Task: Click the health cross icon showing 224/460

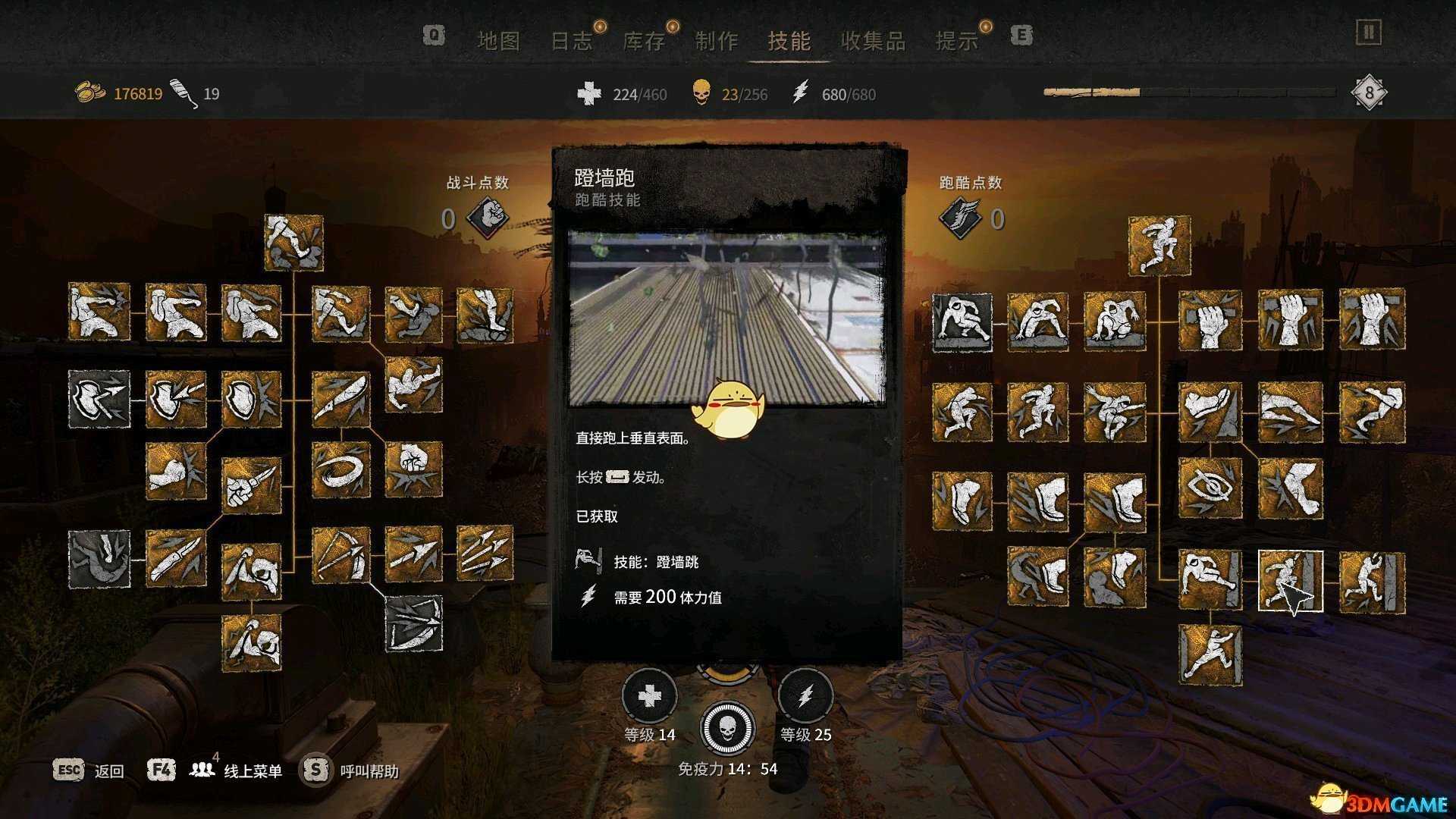Action: 590,94
